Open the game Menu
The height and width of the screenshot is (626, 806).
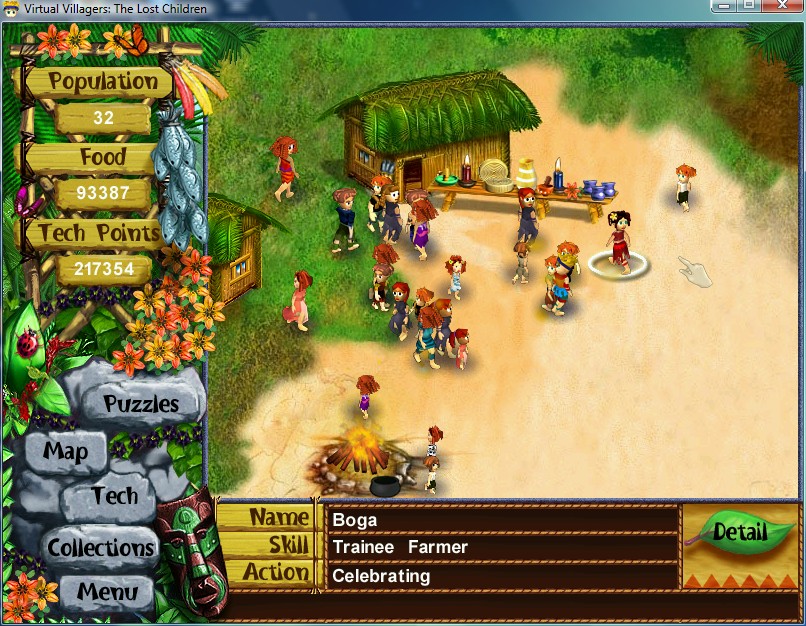(x=107, y=591)
